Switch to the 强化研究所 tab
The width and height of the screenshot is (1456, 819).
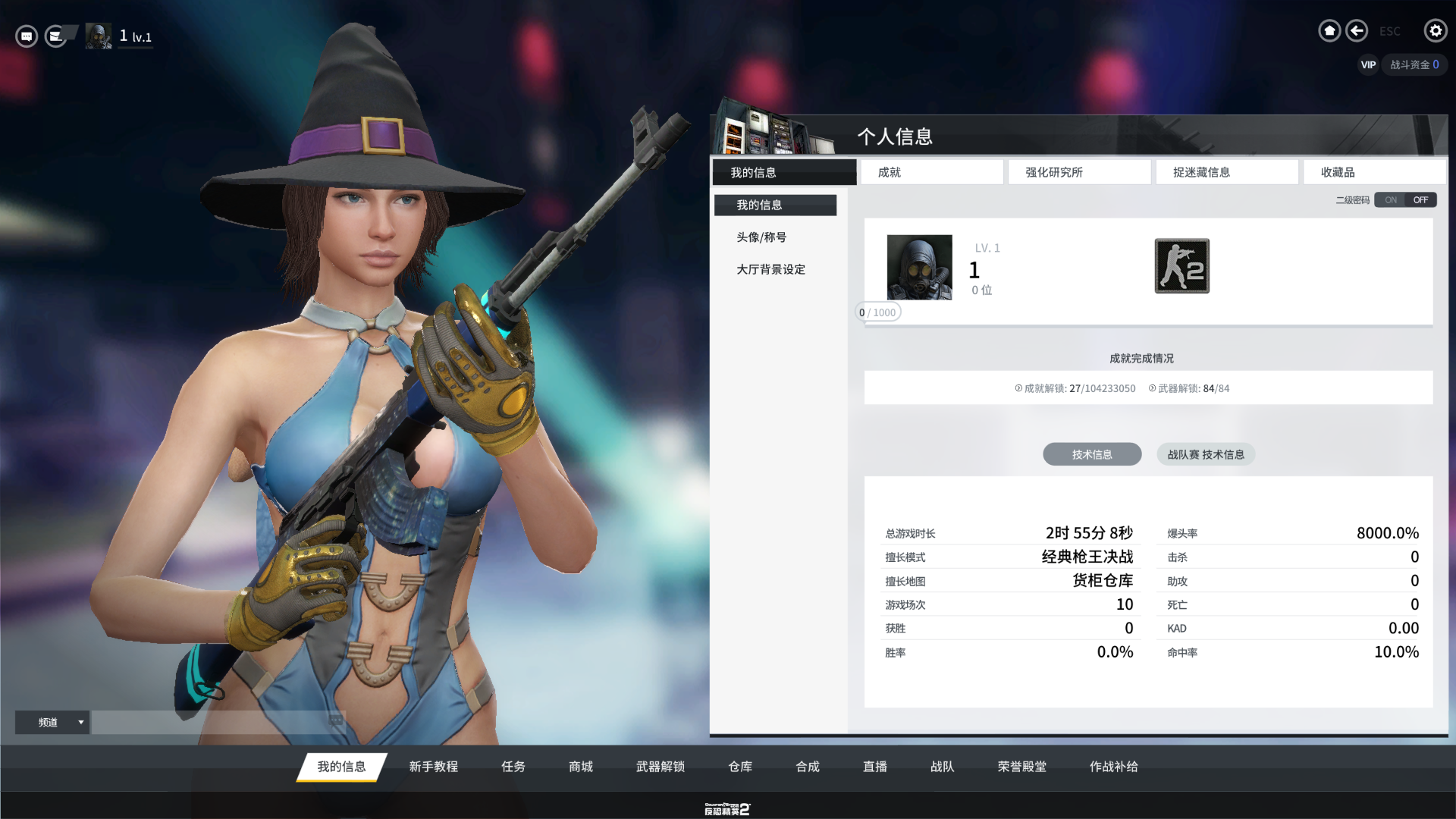pos(1079,172)
